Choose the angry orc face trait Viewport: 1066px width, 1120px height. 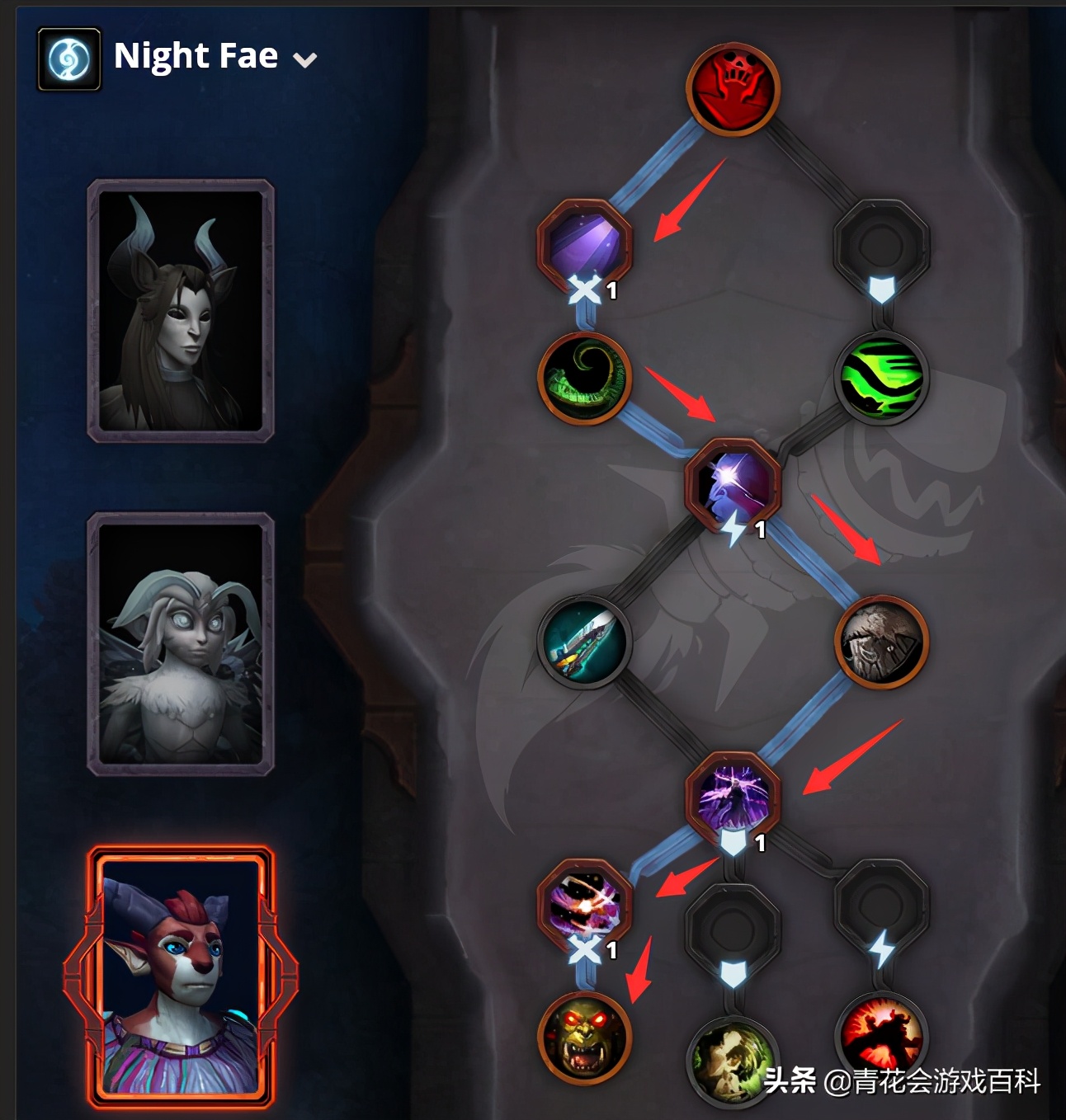click(x=584, y=1037)
